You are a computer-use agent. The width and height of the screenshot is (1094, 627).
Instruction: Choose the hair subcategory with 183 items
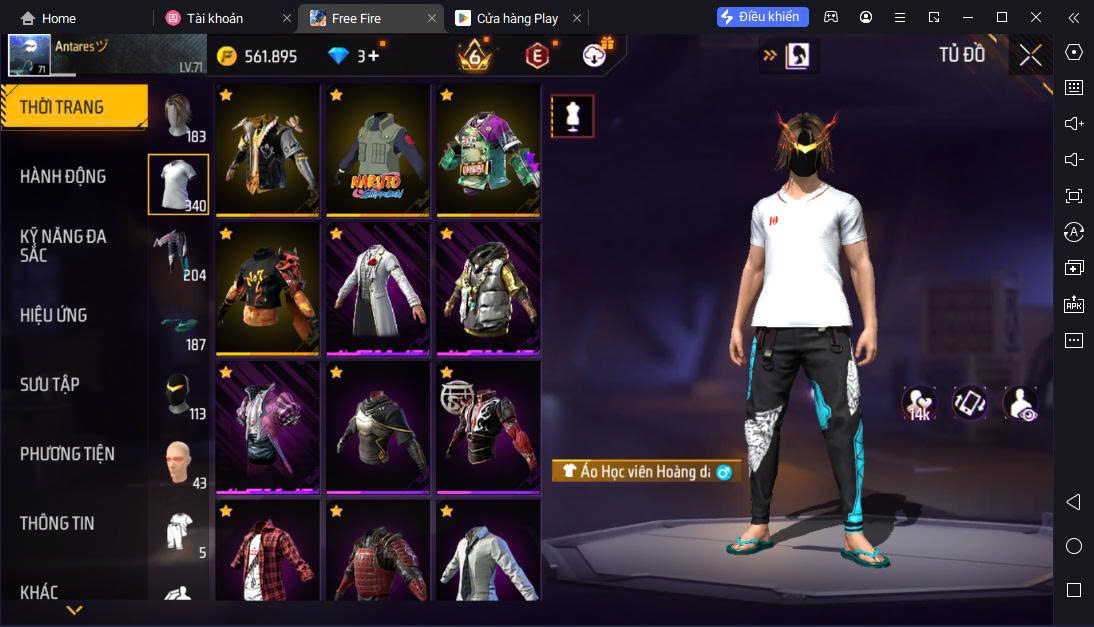178,119
